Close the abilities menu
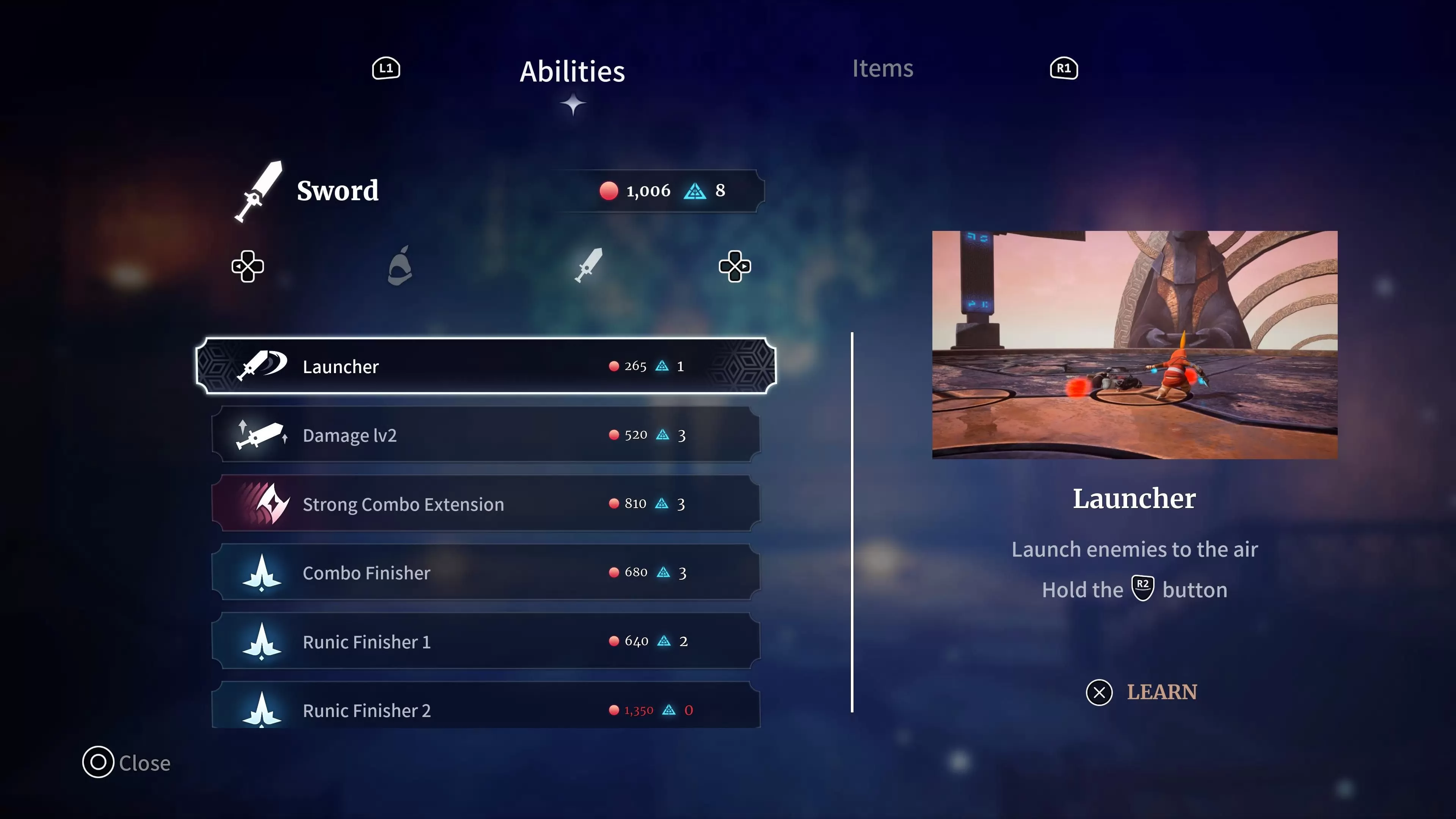 tap(127, 763)
